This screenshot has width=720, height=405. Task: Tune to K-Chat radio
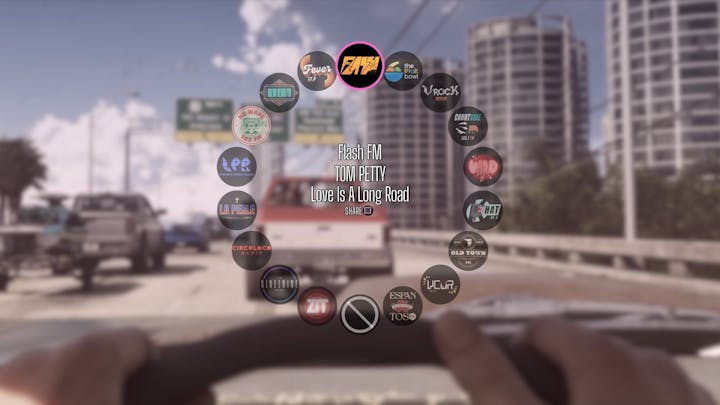[x=482, y=210]
